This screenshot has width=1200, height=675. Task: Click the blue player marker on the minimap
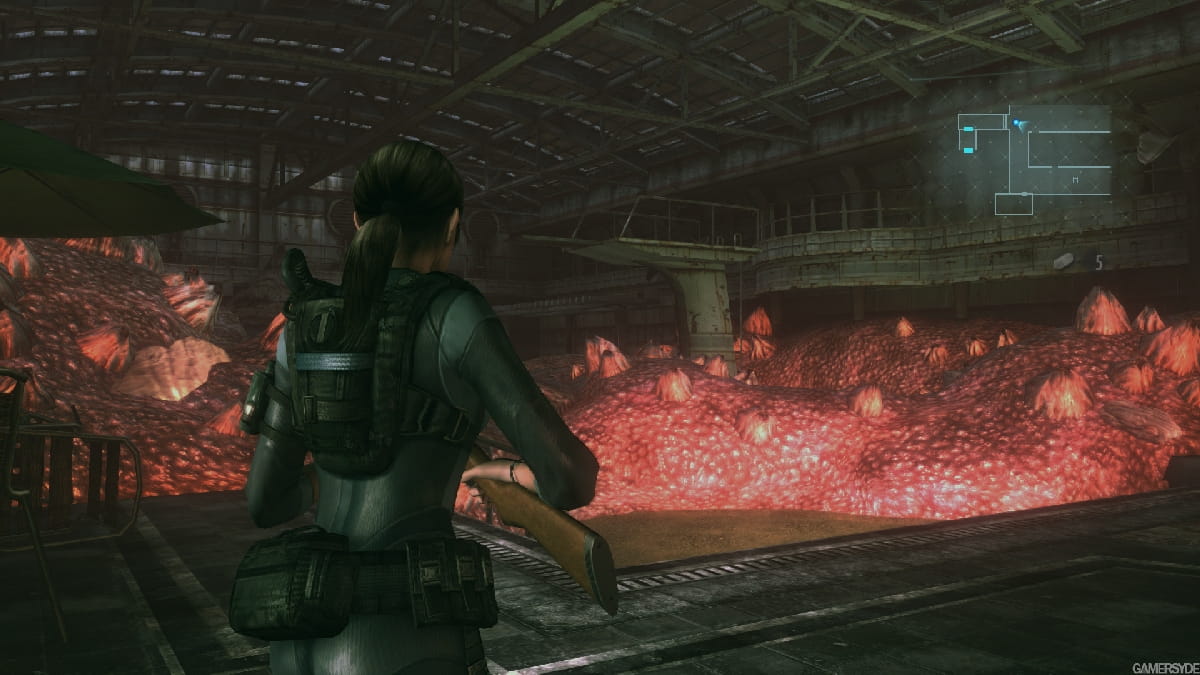(x=1018, y=124)
